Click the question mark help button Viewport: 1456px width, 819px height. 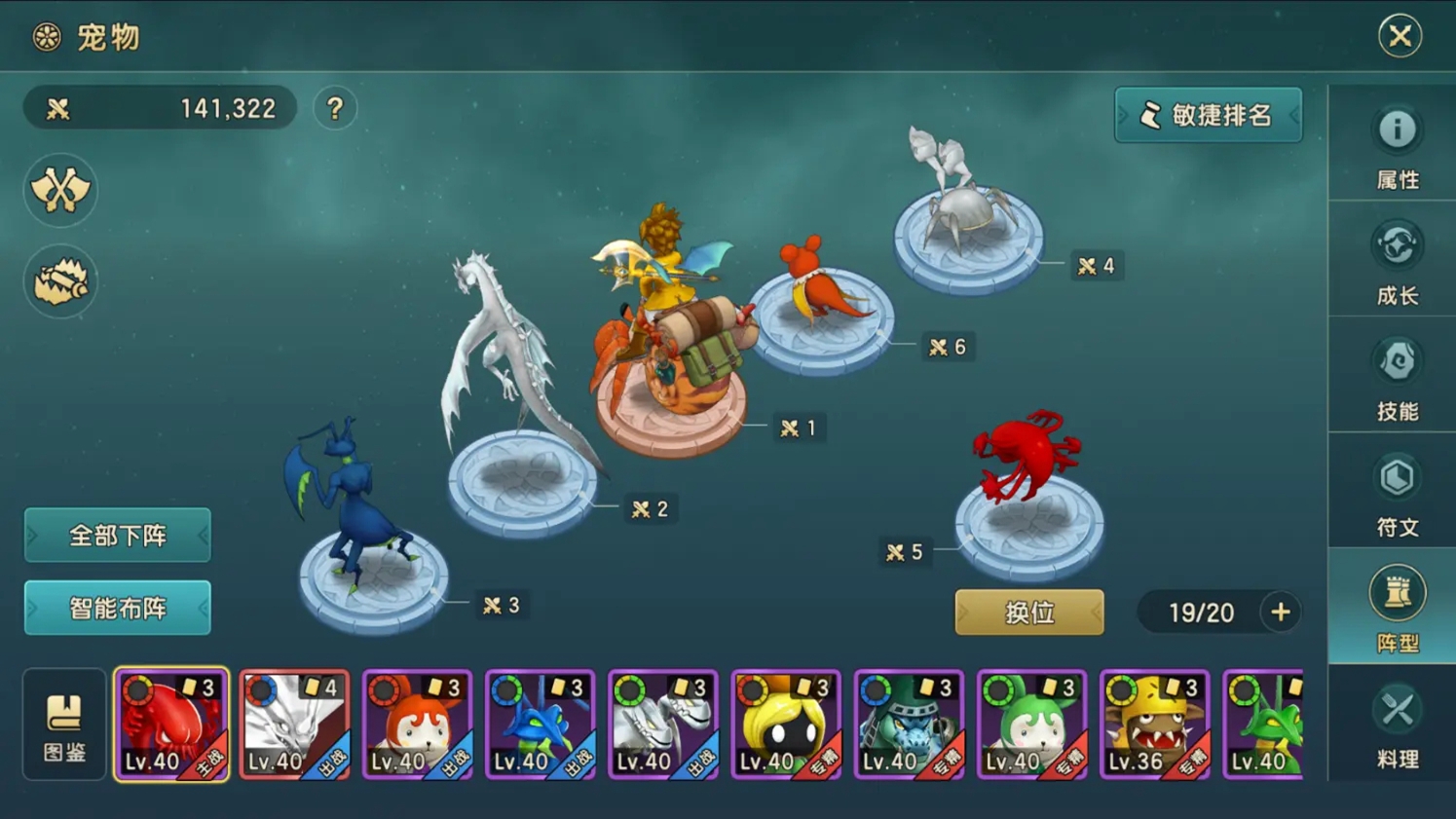click(x=335, y=108)
